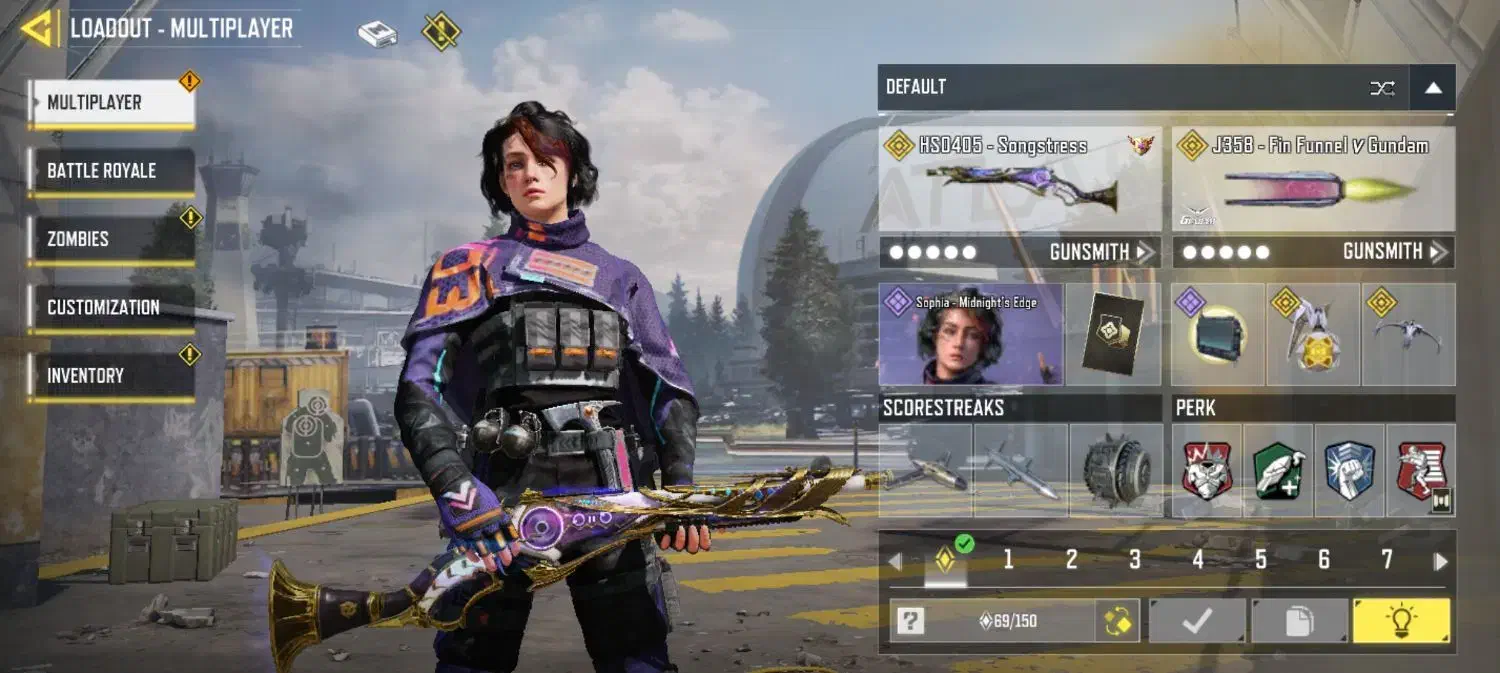Open Gunsmith for the J358 secondary

coord(1394,252)
